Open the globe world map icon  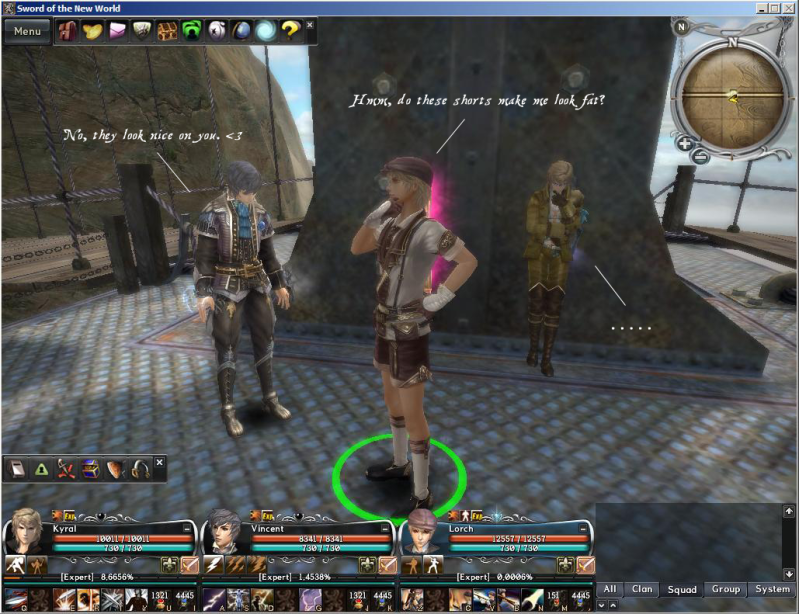[x=241, y=31]
